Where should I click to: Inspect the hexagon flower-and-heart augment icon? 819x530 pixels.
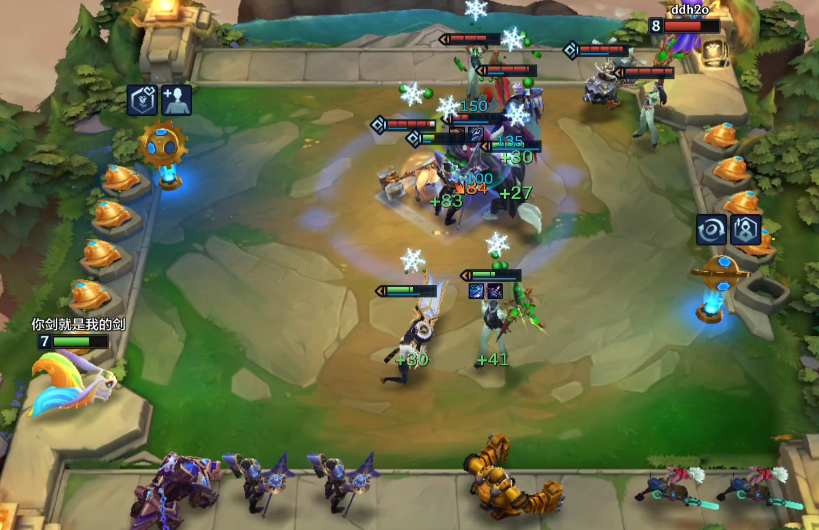tap(142, 100)
